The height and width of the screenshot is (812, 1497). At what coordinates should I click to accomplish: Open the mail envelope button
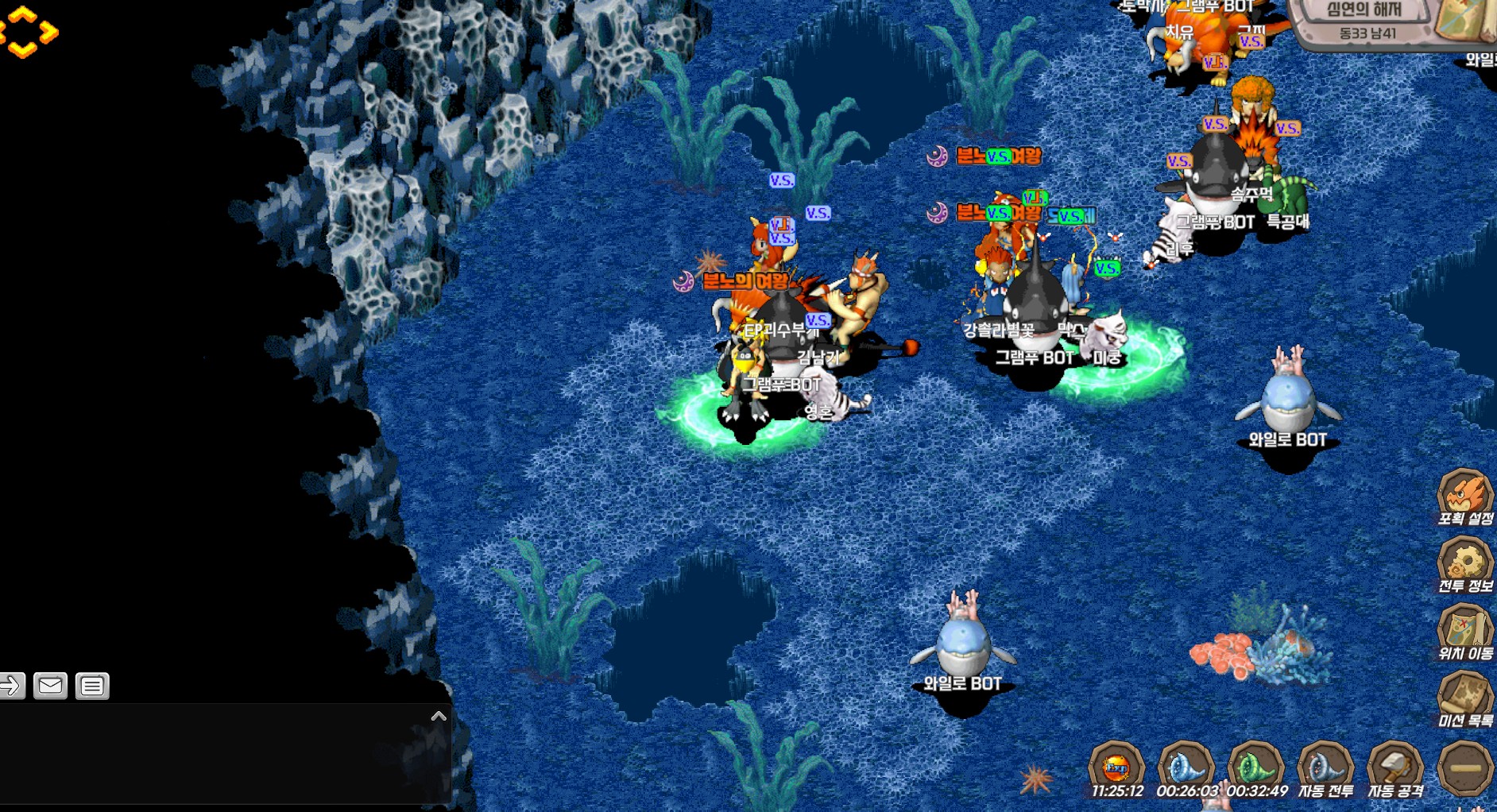(50, 685)
